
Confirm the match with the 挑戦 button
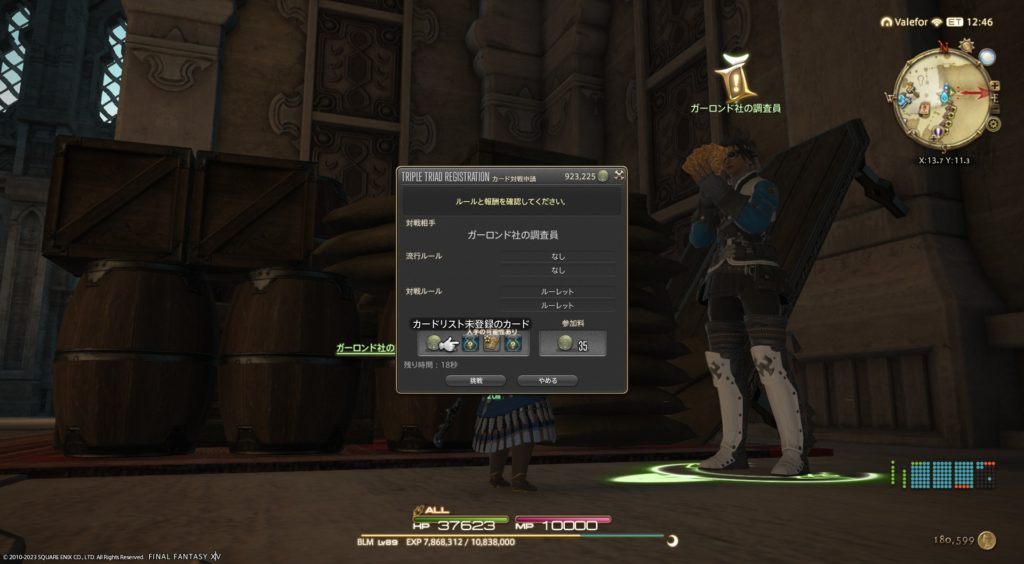coord(476,380)
